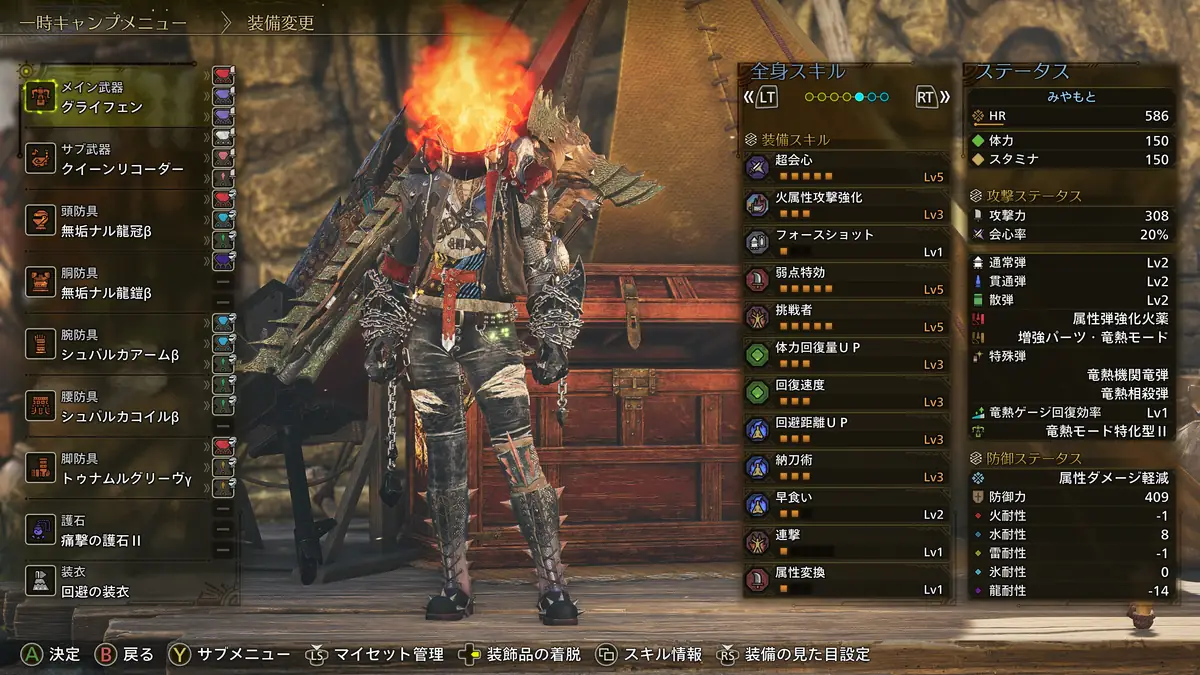The image size is (1200, 675).
Task: Select the 体力回復量UP skill row
Action: coord(846,355)
